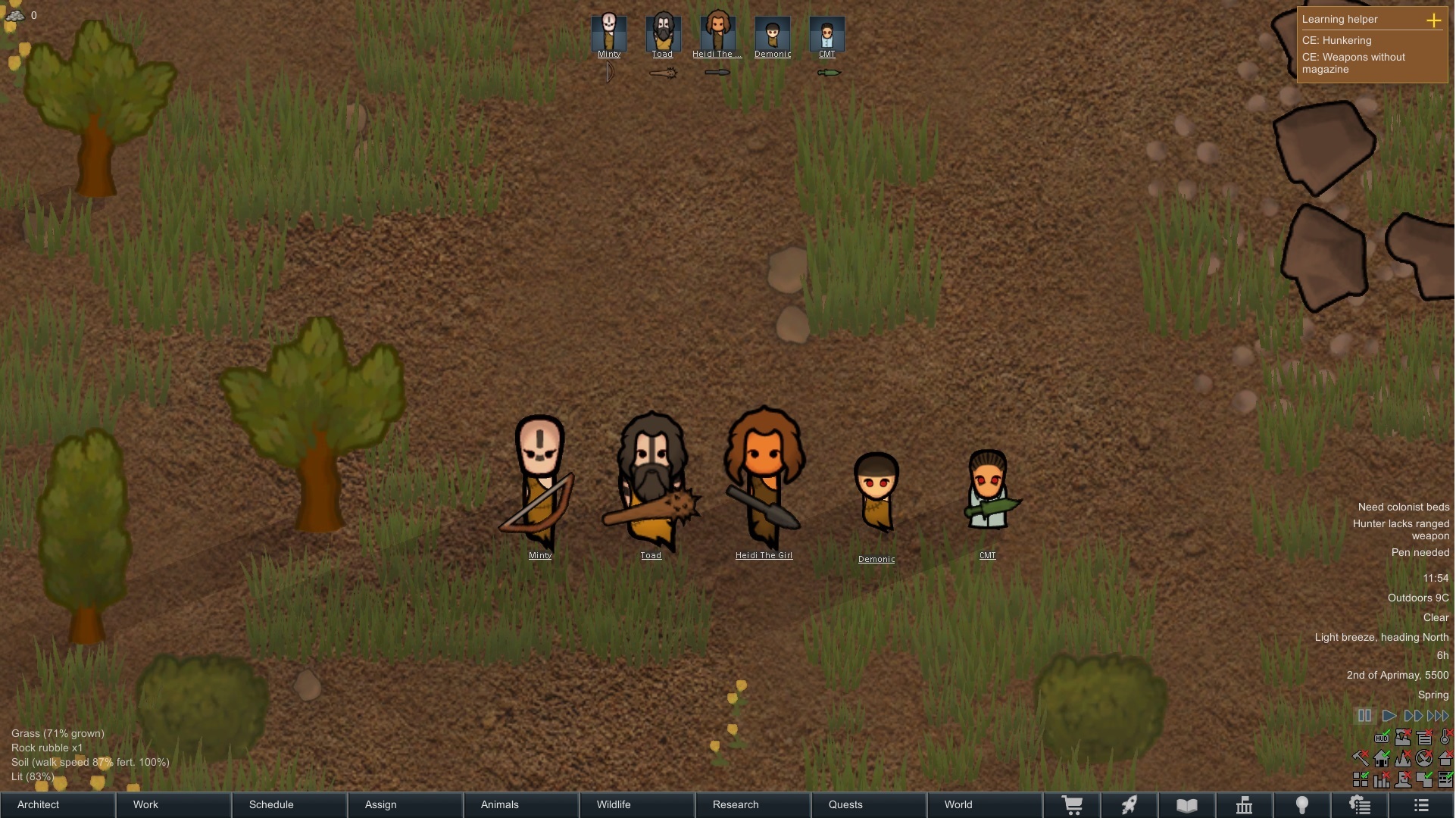Switch to the Schedule tab

tap(271, 804)
